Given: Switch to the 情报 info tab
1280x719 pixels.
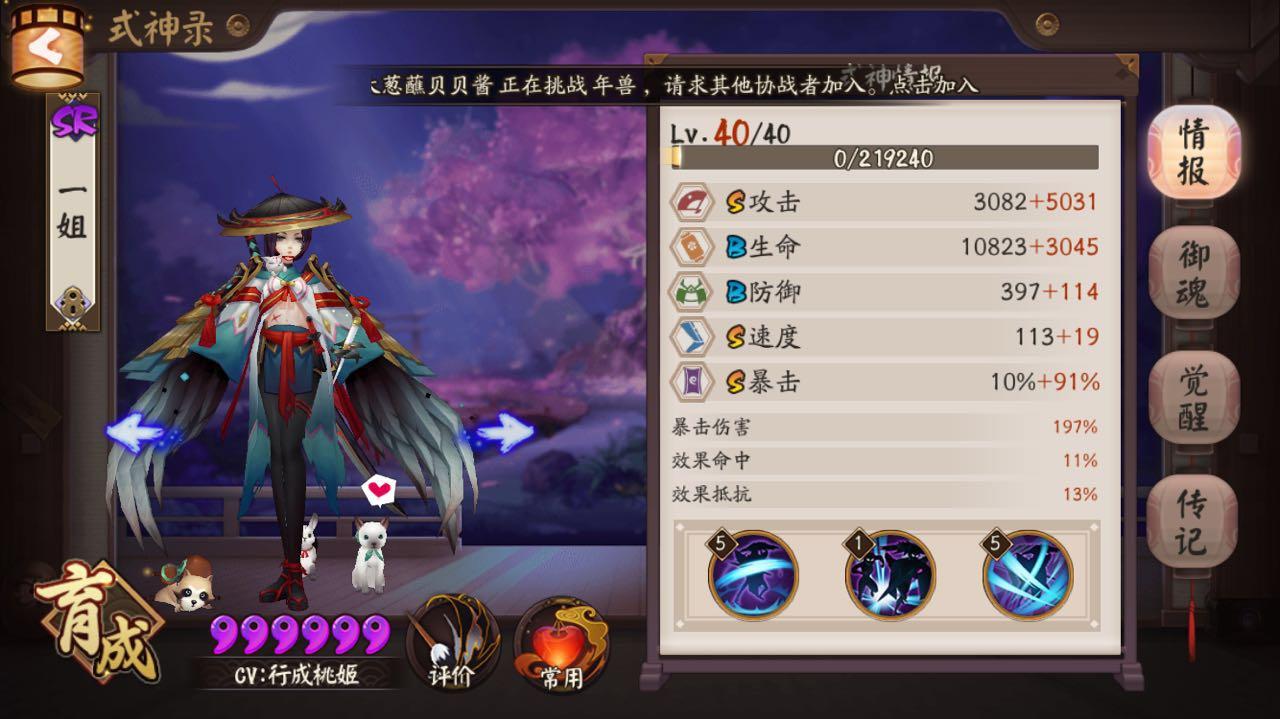Looking at the screenshot, I should [1193, 152].
